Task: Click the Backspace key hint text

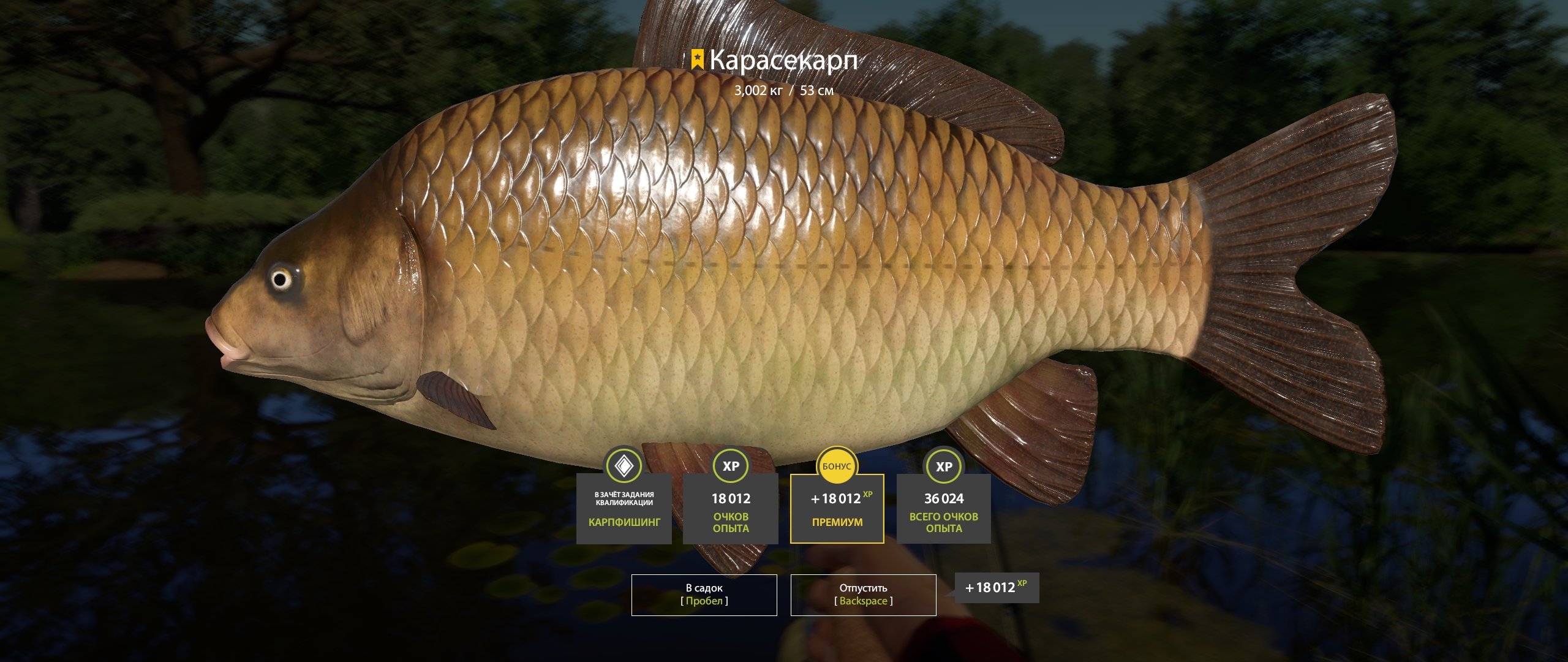Action: (864, 602)
